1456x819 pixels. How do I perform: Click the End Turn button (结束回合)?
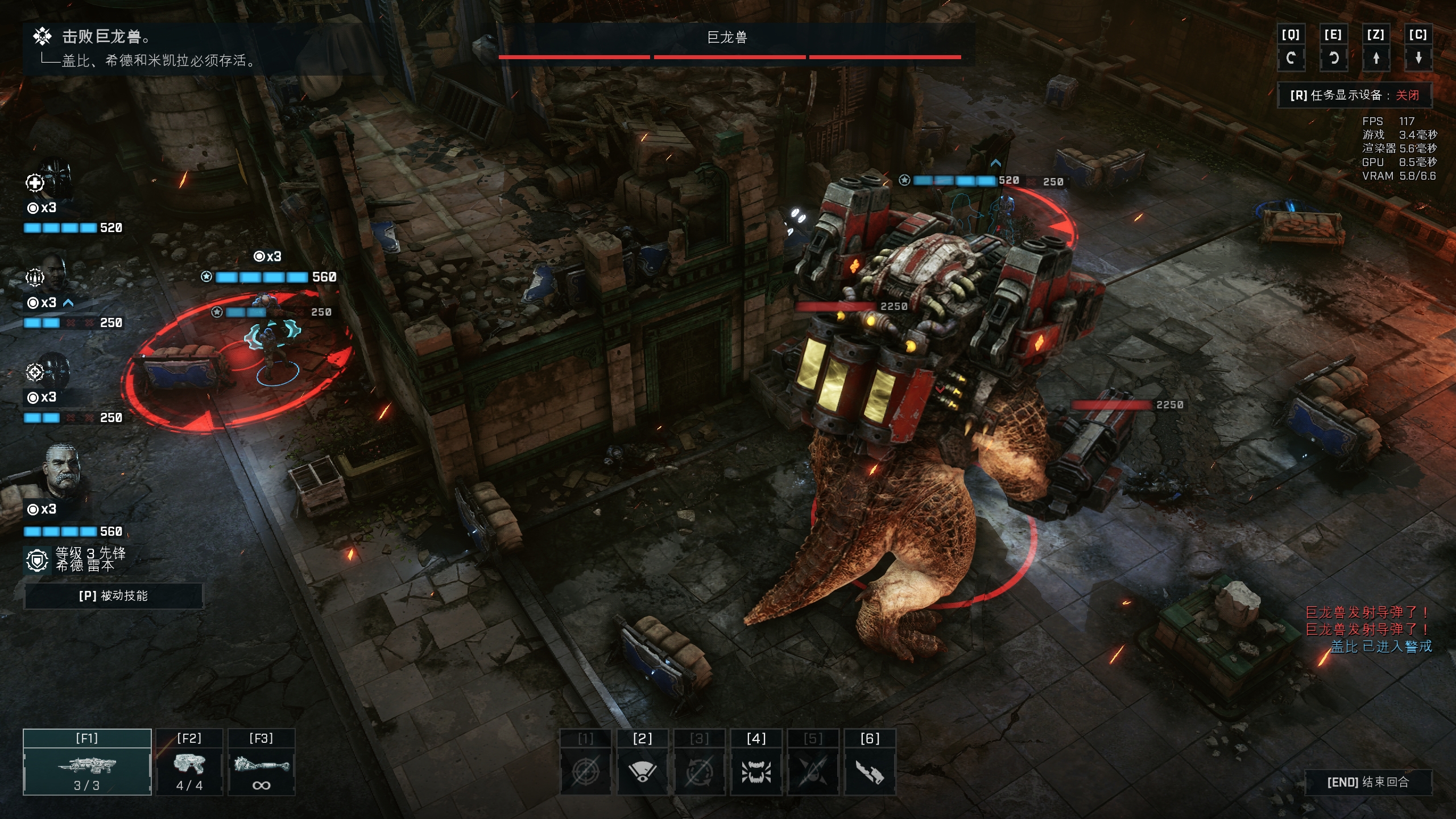point(1368,782)
